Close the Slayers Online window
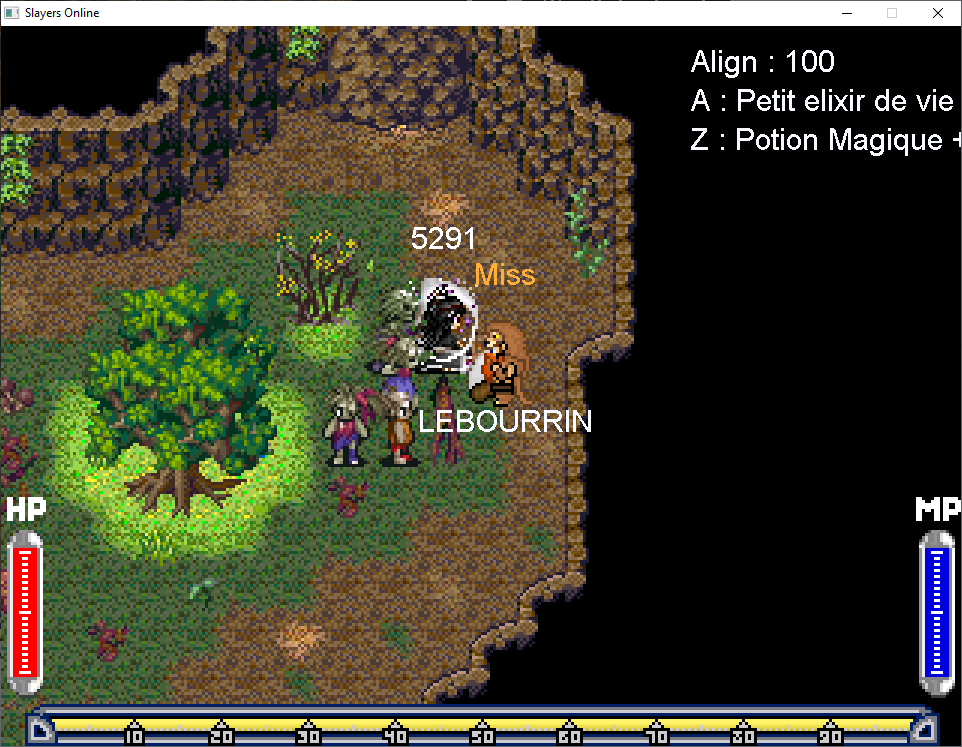Viewport: 962px width, 747px height. [x=937, y=13]
